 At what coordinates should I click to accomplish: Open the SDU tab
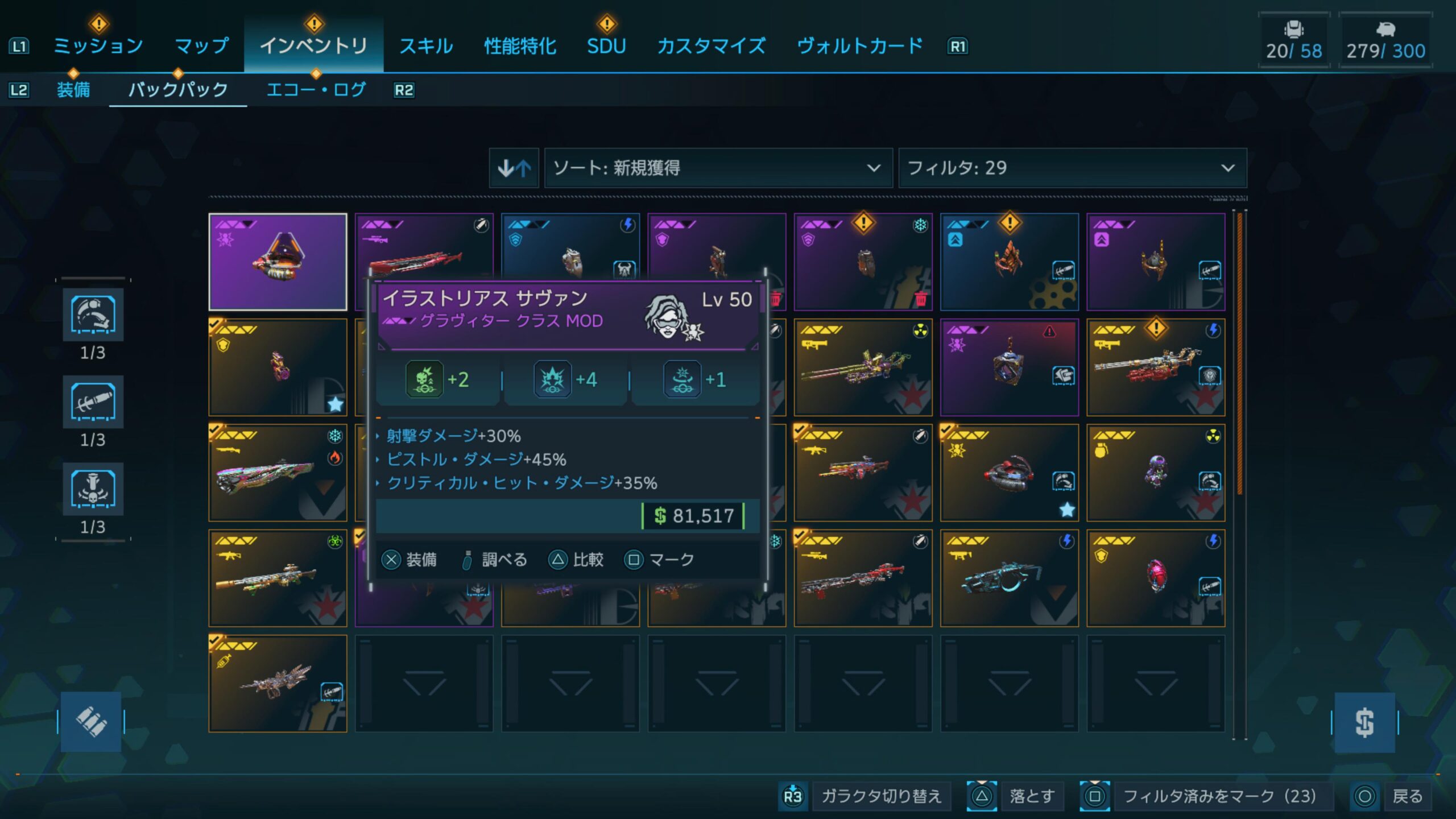[x=606, y=45]
